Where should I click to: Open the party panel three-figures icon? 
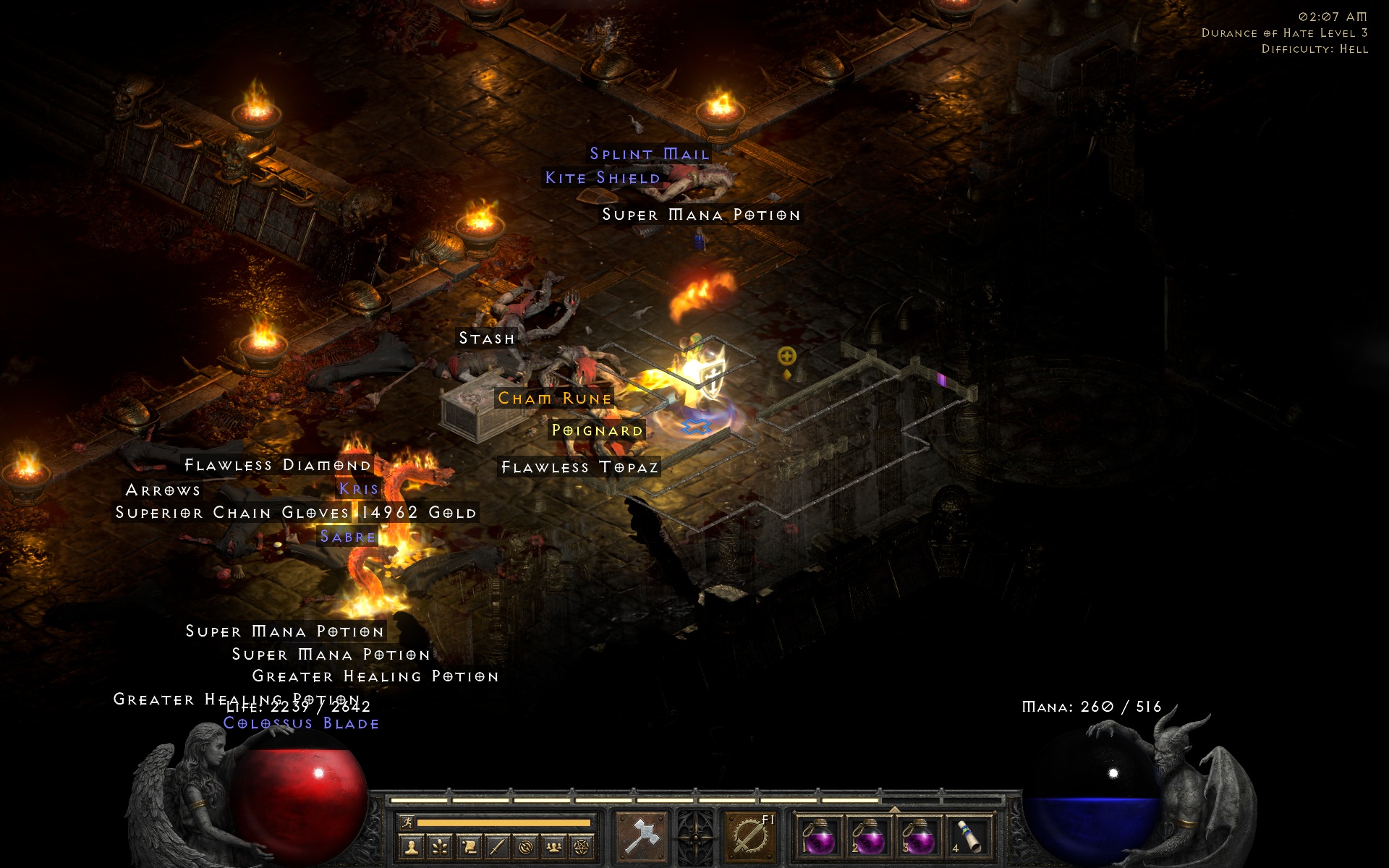click(553, 846)
